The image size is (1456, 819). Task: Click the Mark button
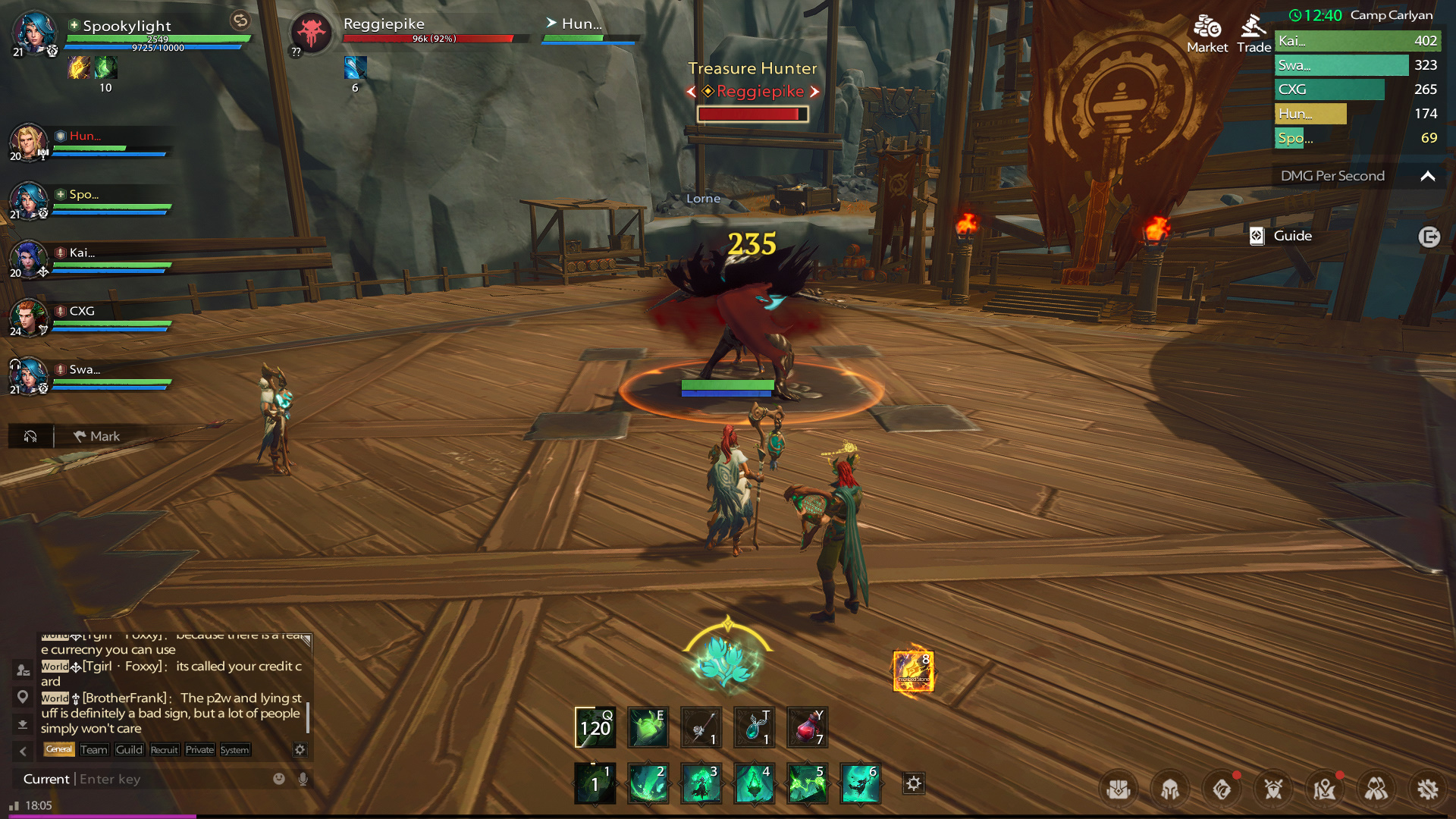97,436
